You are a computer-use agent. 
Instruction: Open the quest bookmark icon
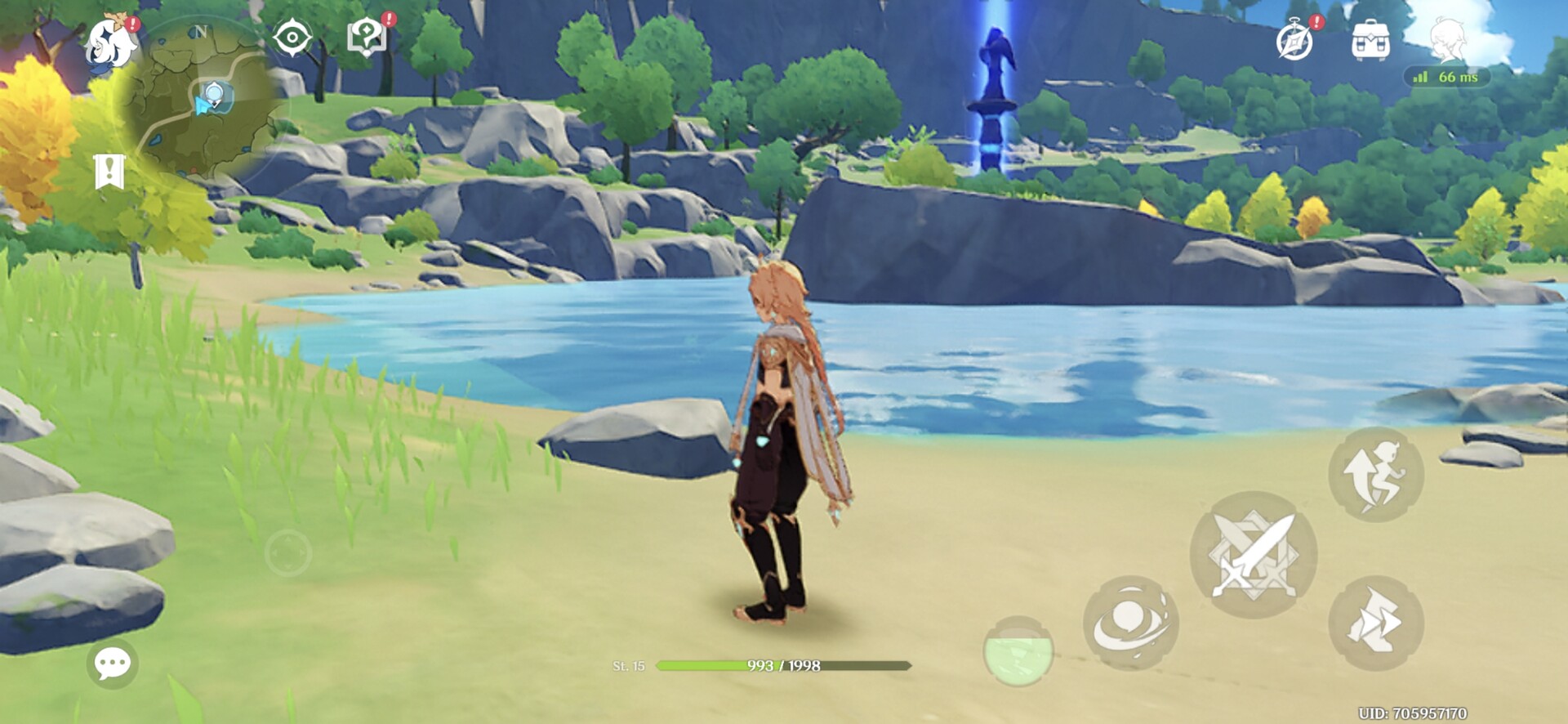click(109, 172)
